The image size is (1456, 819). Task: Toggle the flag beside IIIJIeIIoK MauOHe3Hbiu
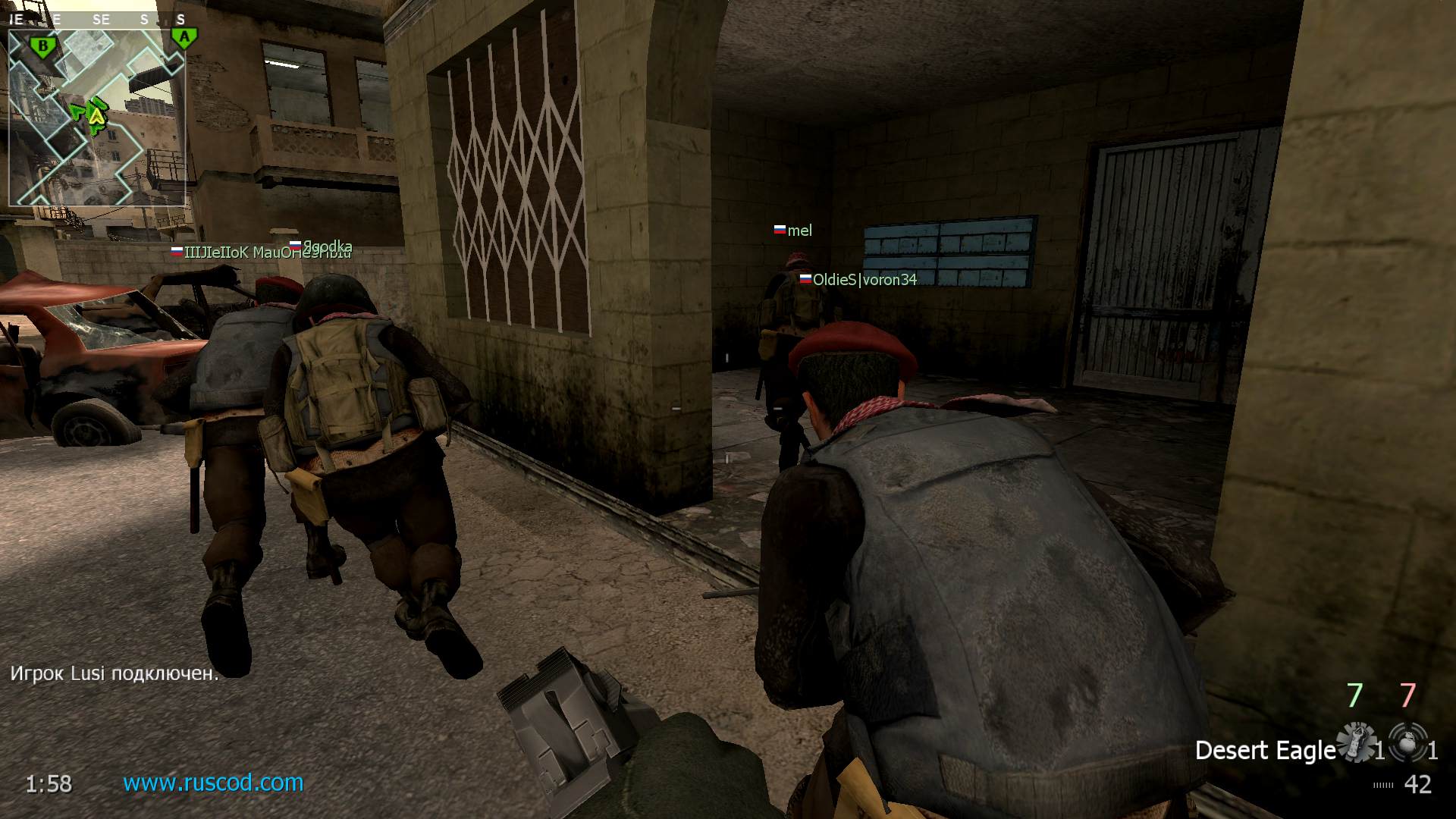tap(175, 251)
